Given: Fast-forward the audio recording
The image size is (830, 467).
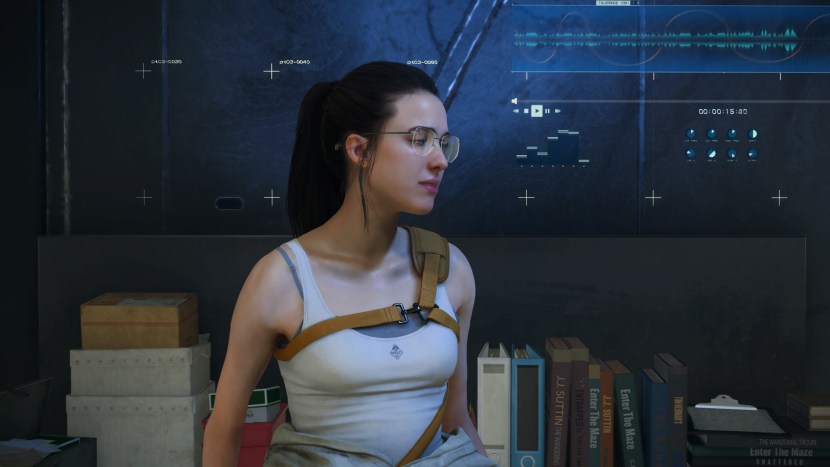Looking at the screenshot, I should pyautogui.click(x=558, y=111).
